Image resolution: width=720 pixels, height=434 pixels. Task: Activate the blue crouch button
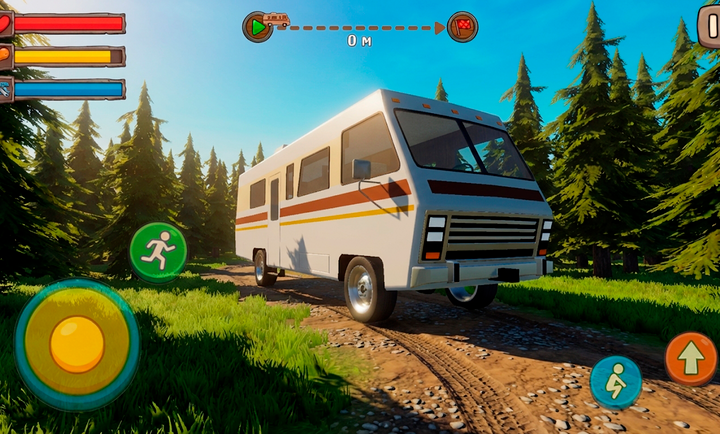[x=615, y=381]
